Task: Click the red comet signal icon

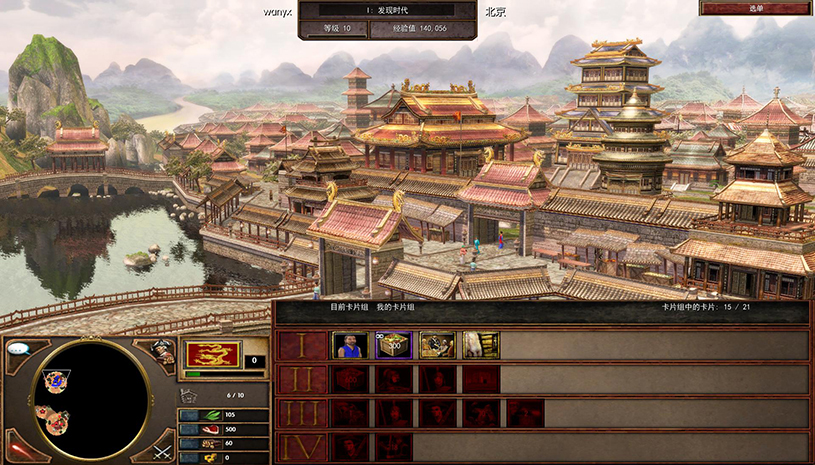Action: [19, 449]
